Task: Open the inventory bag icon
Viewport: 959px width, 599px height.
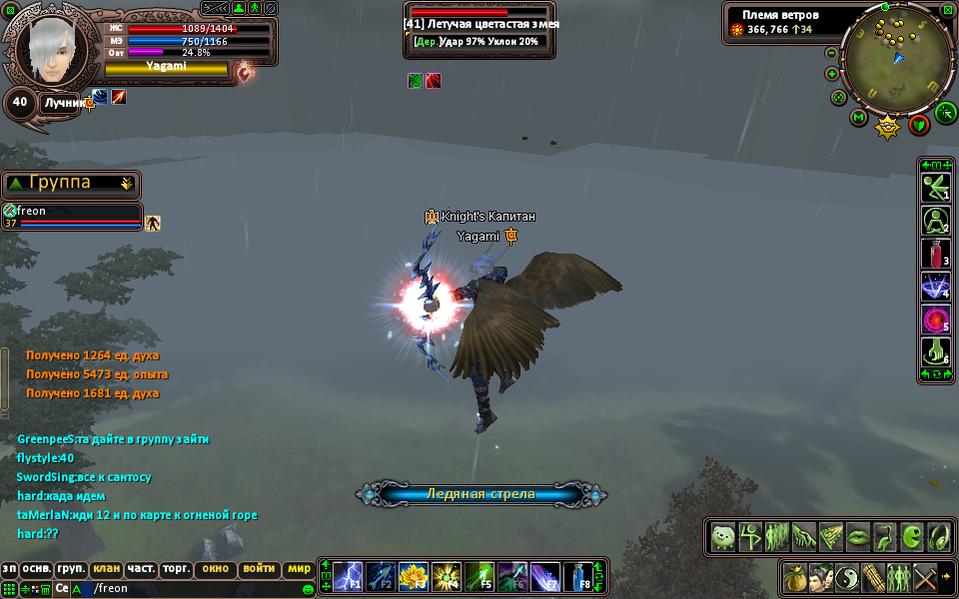Action: coord(796,577)
